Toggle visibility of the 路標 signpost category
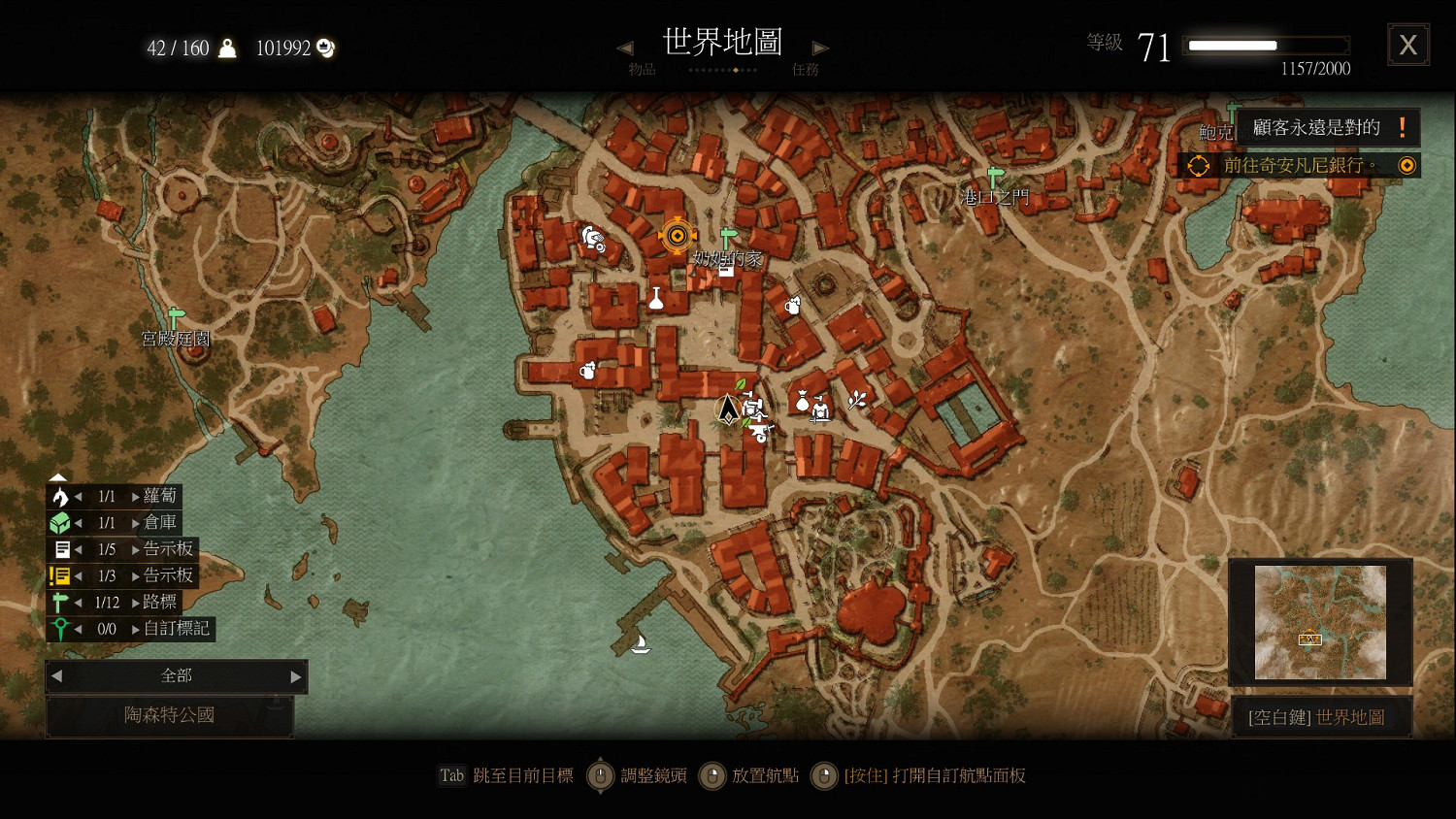The height and width of the screenshot is (819, 1456). [x=59, y=602]
